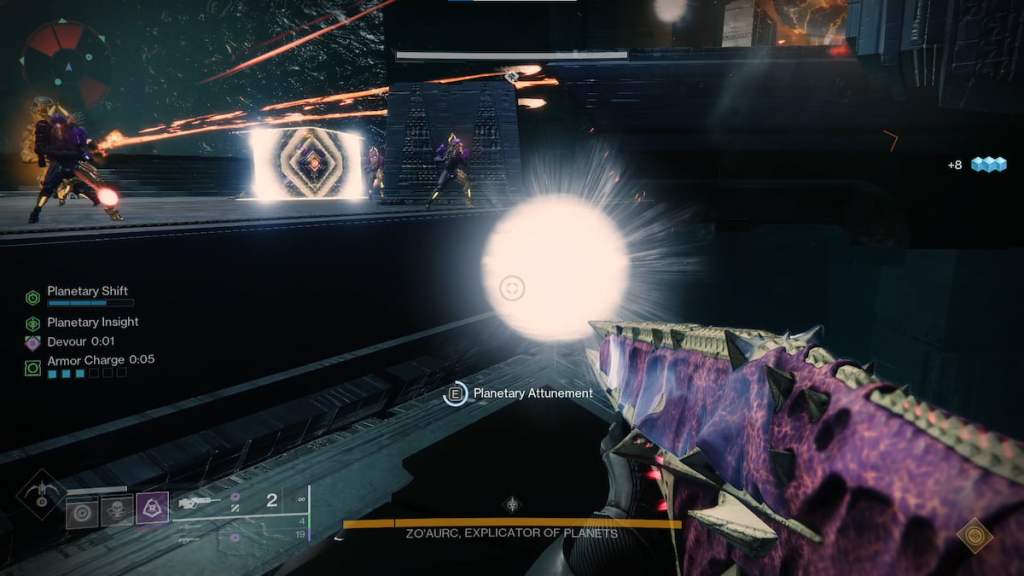Viewport: 1024px width, 576px height.
Task: Click the Armor Charge buff icon
Action: (x=33, y=367)
